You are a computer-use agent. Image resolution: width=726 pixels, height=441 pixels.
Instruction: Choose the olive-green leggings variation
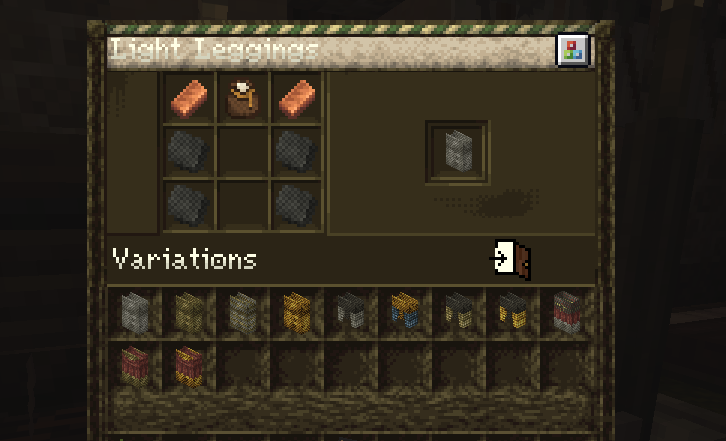188,311
